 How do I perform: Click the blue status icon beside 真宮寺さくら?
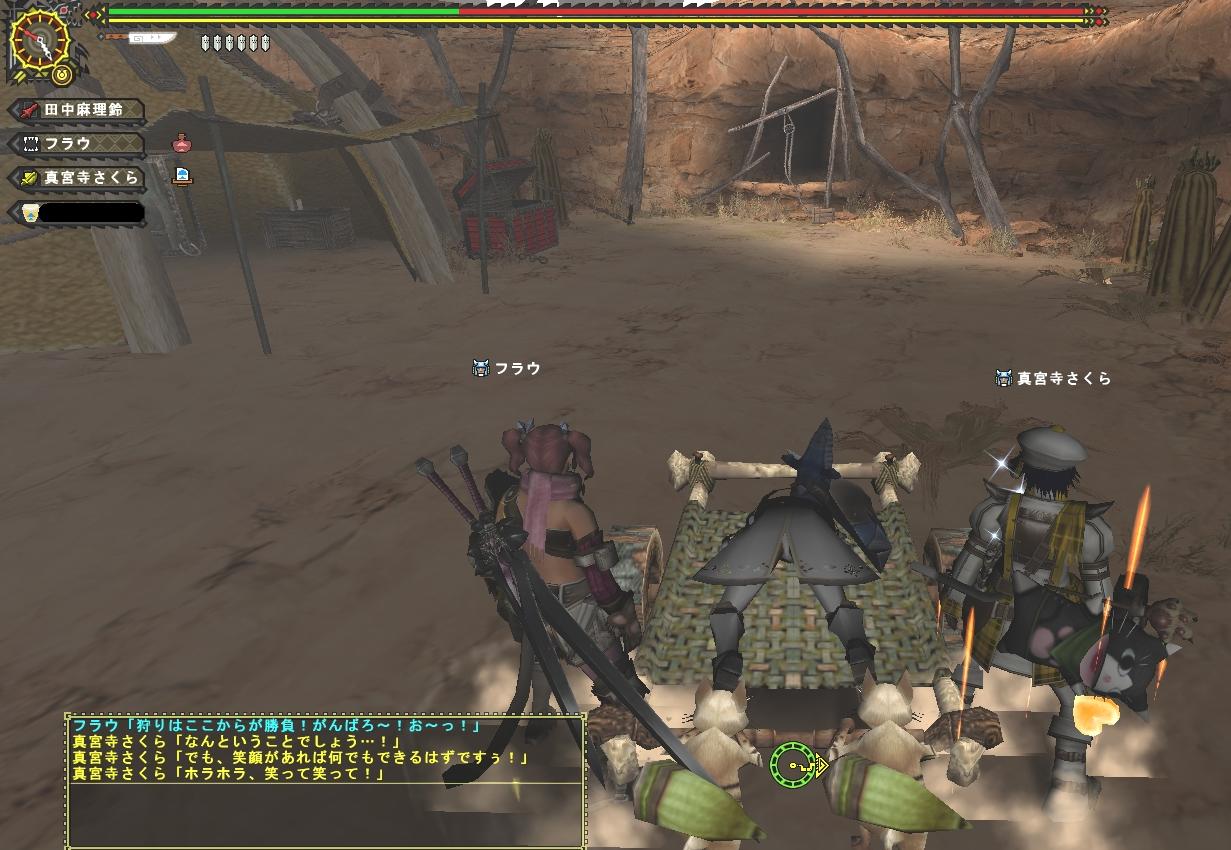(x=181, y=177)
